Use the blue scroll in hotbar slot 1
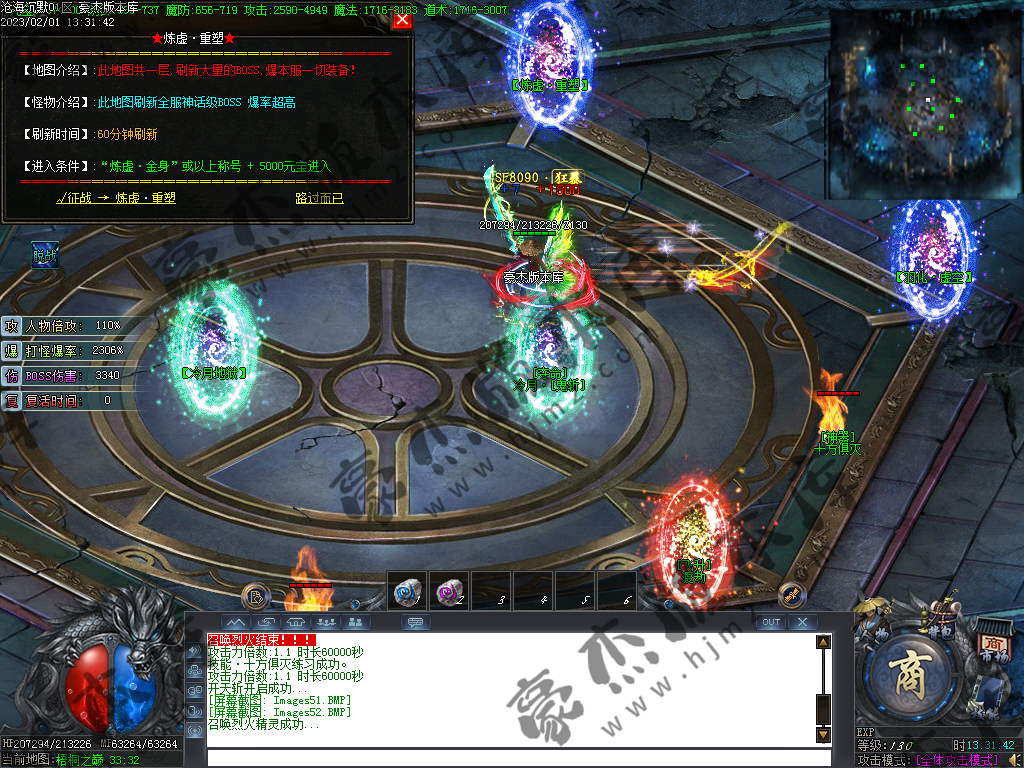The height and width of the screenshot is (768, 1024). pyautogui.click(x=406, y=591)
